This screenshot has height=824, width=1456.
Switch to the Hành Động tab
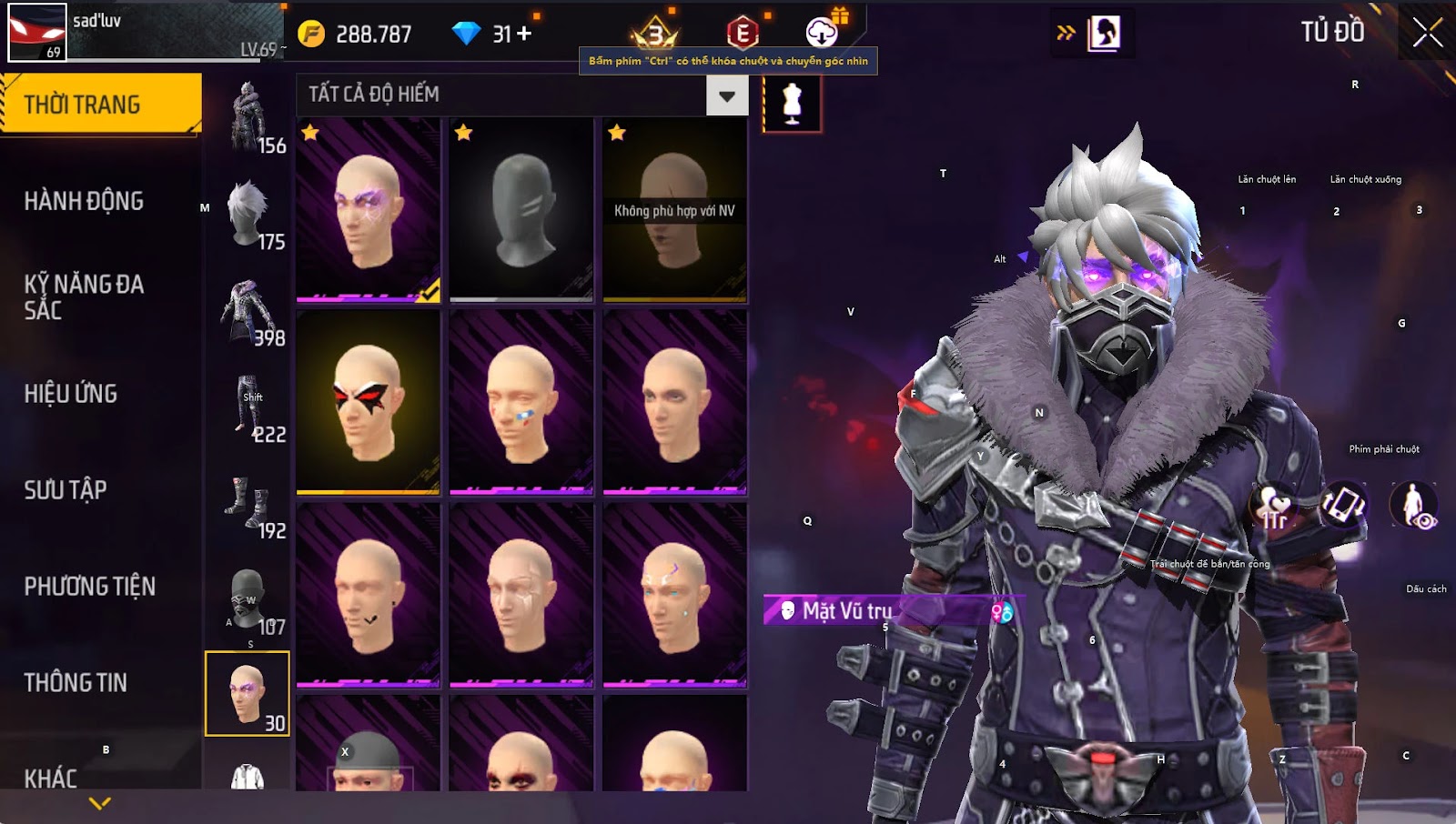point(84,201)
